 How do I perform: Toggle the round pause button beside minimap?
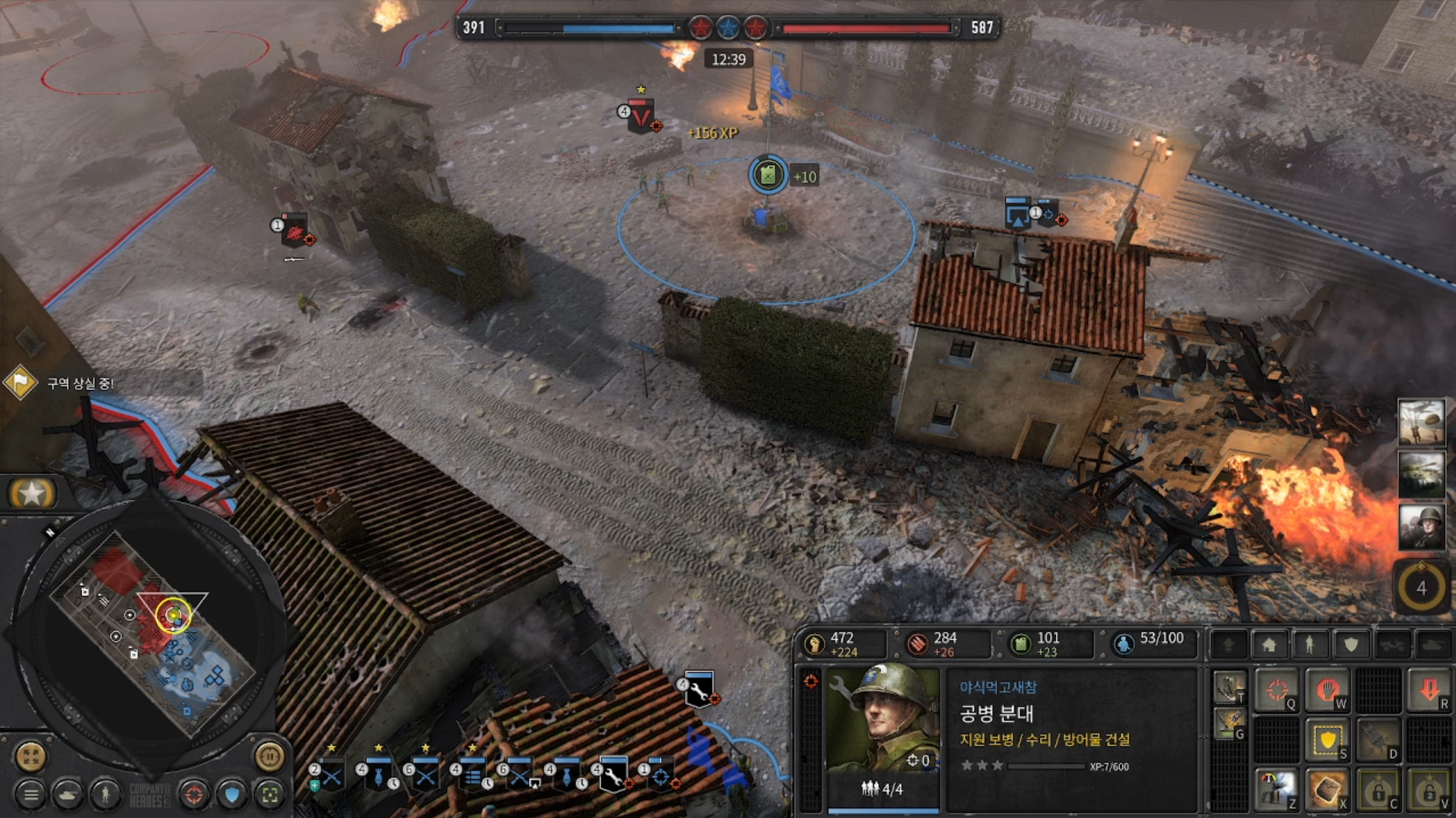pyautogui.click(x=269, y=756)
